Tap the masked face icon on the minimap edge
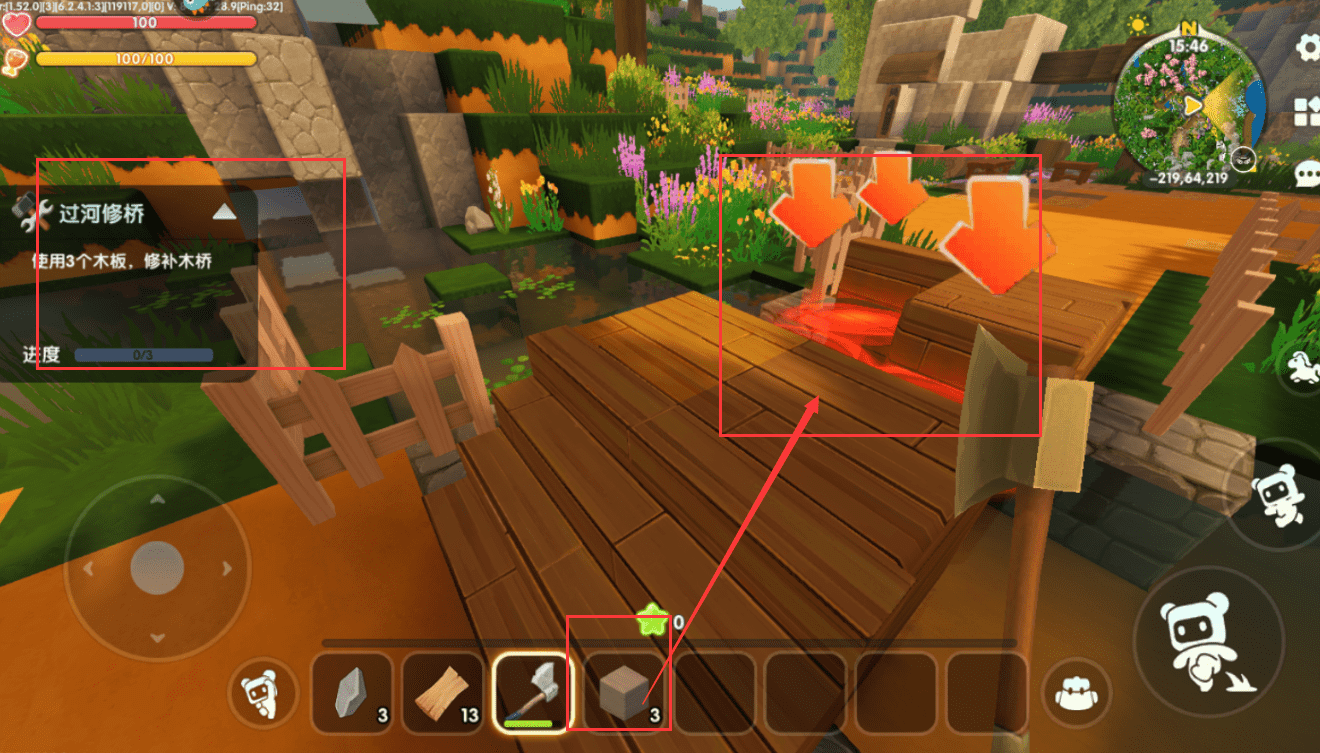Viewport: 1320px width, 753px height. pos(1243,157)
